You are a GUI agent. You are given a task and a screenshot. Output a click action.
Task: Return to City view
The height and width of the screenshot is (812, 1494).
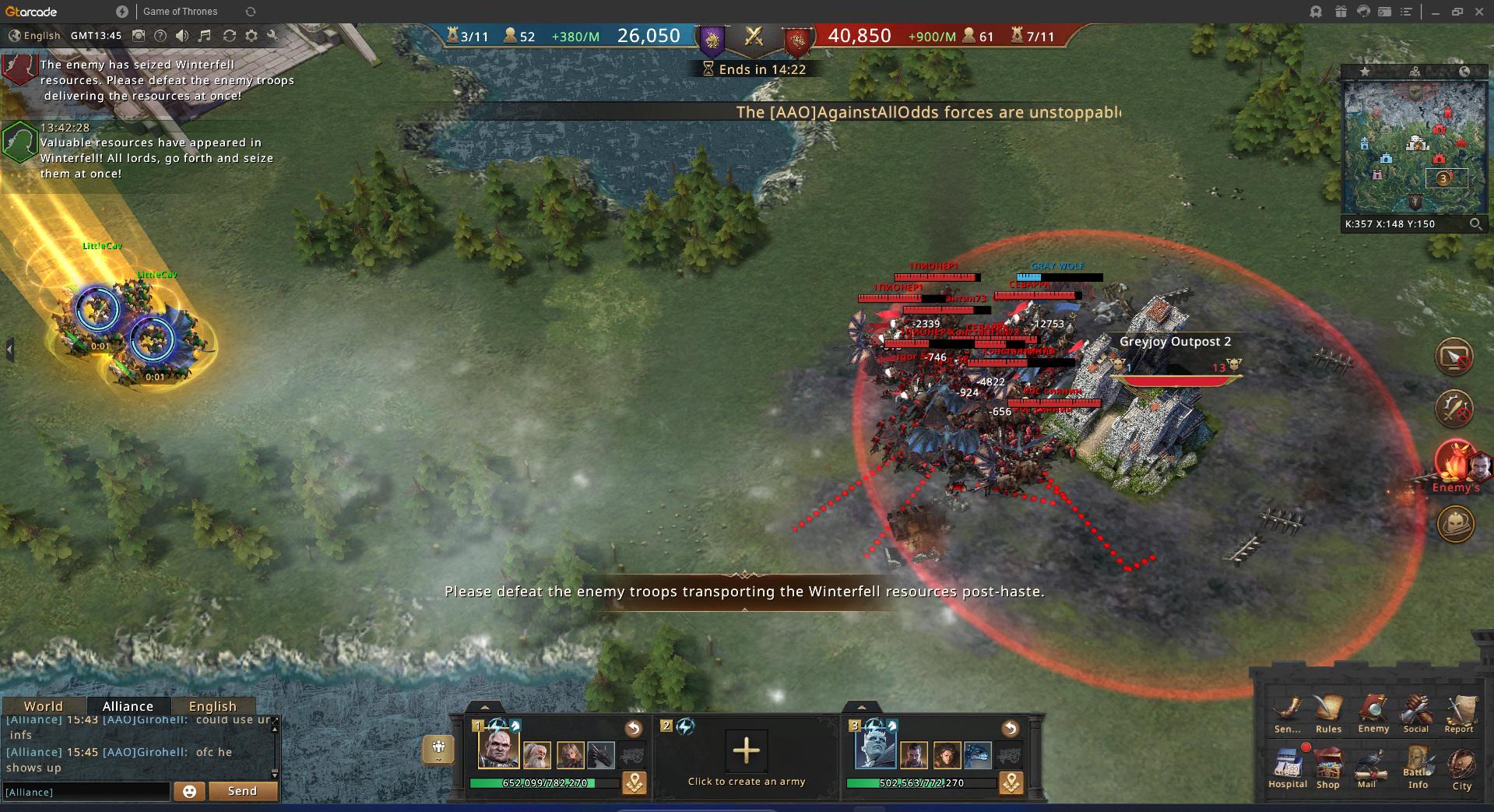coord(1461,768)
